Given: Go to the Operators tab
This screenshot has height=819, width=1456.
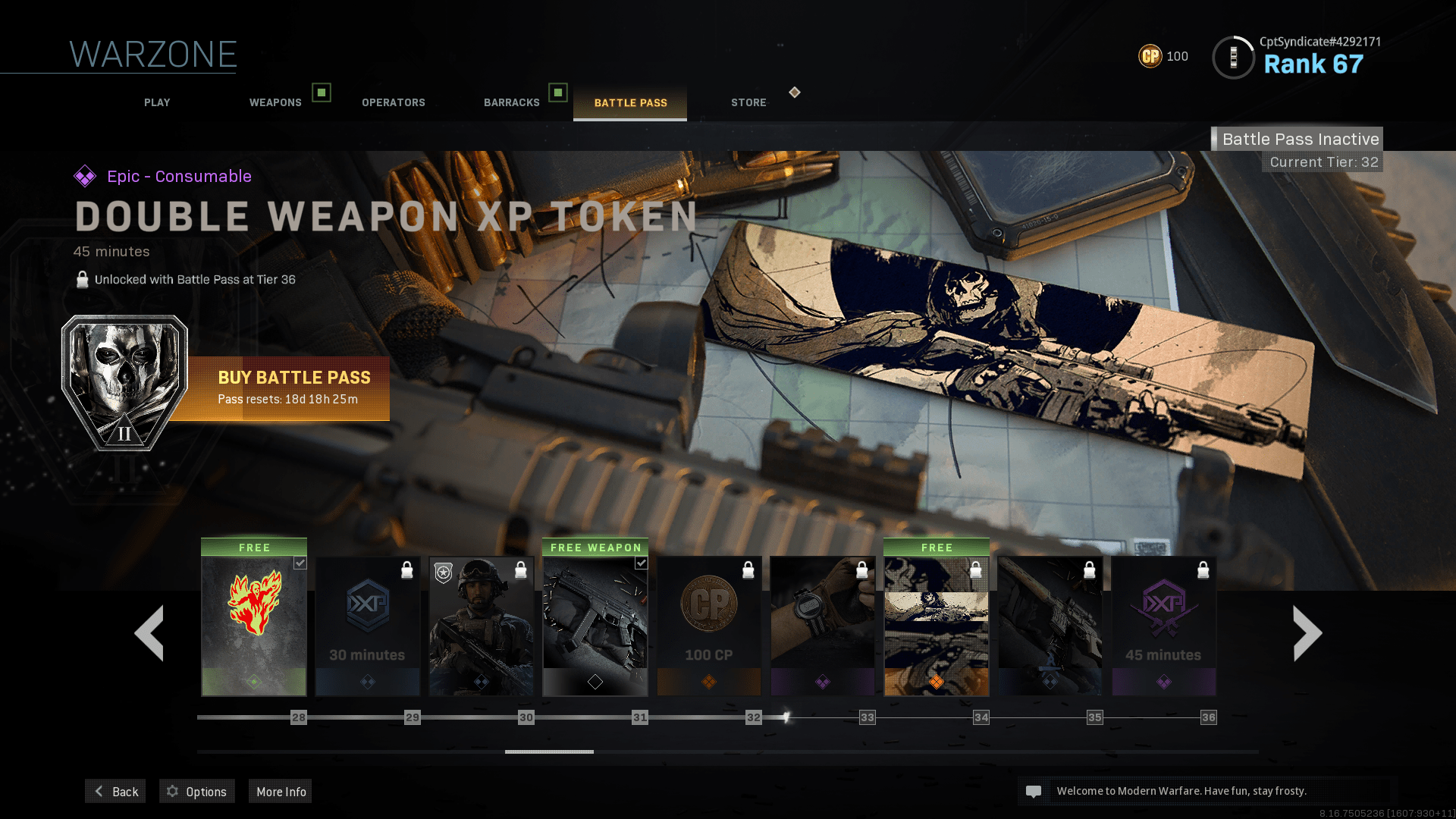Looking at the screenshot, I should tap(393, 102).
